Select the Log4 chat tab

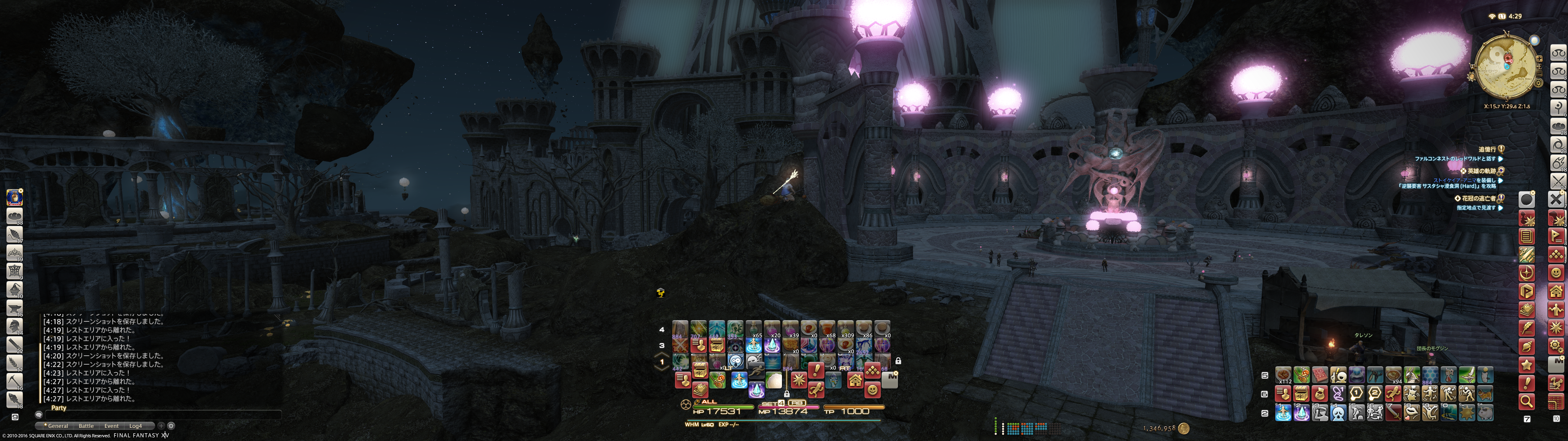[x=135, y=426]
